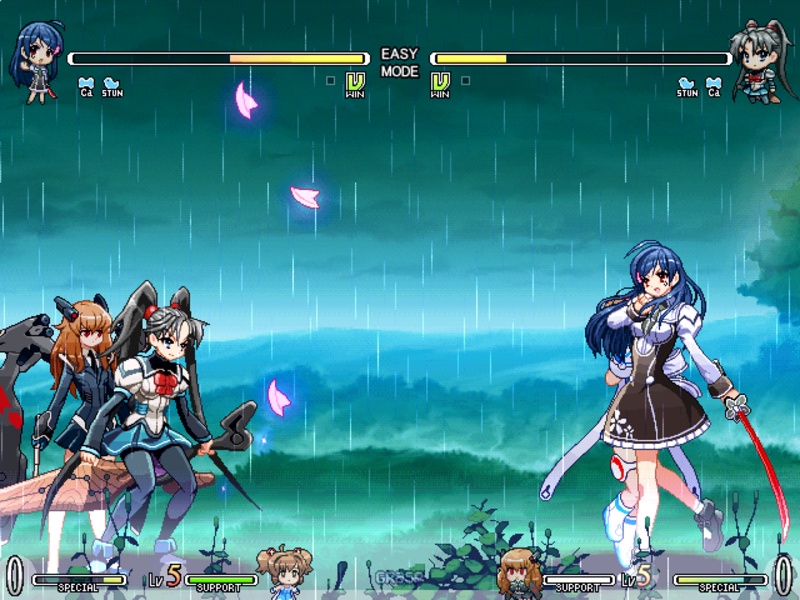Click the blue-haired fighter portrait
The height and width of the screenshot is (600, 800).
[37, 60]
